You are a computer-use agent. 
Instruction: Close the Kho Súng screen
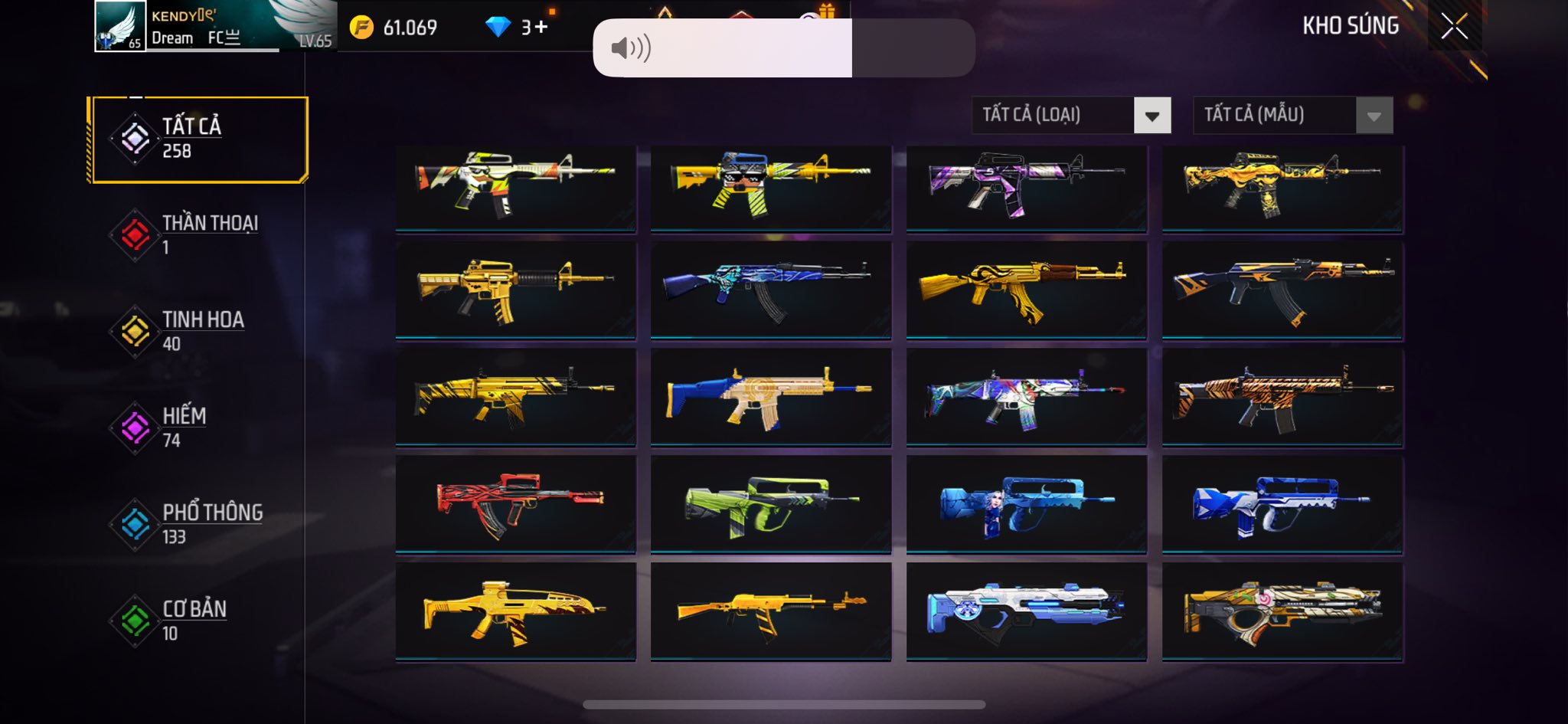coord(1454,27)
